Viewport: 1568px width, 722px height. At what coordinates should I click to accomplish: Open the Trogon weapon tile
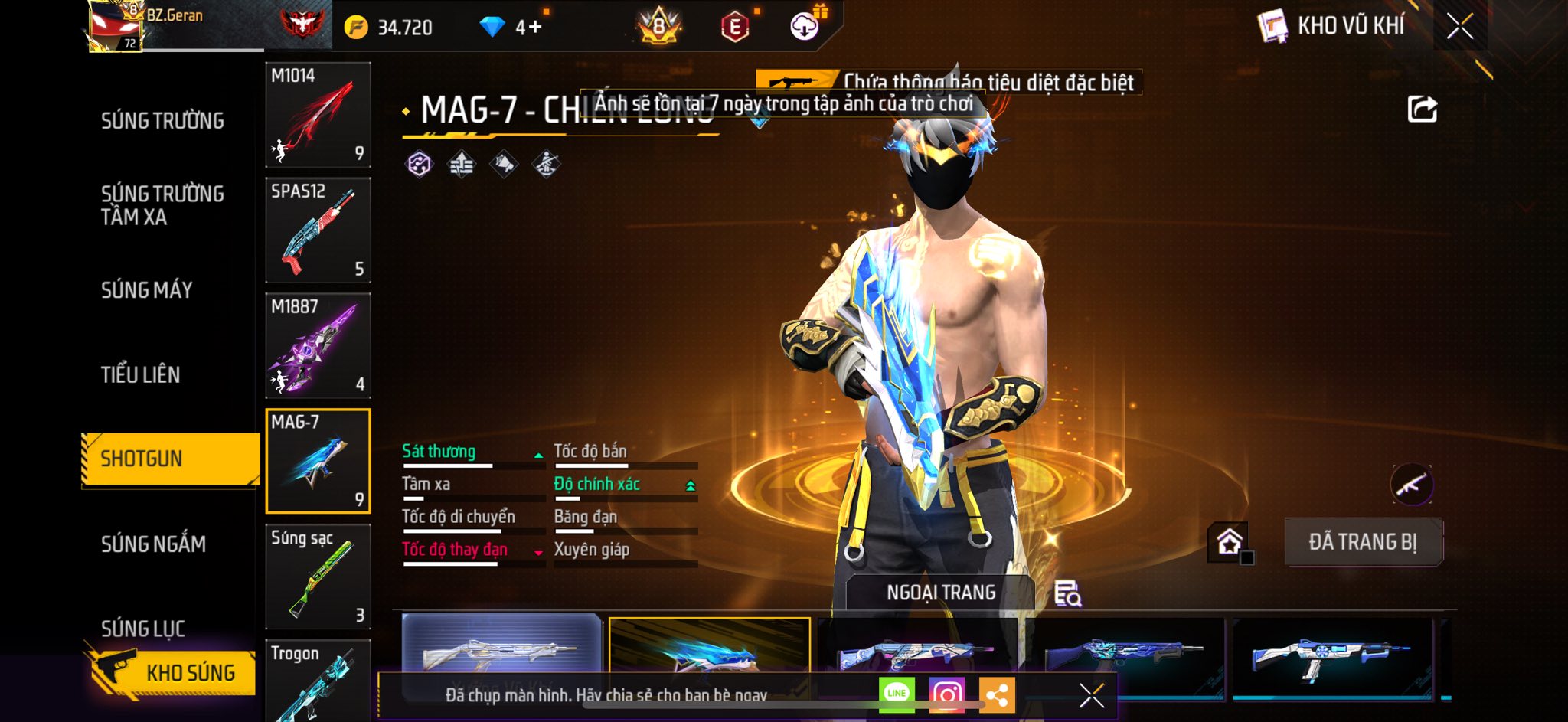click(318, 681)
